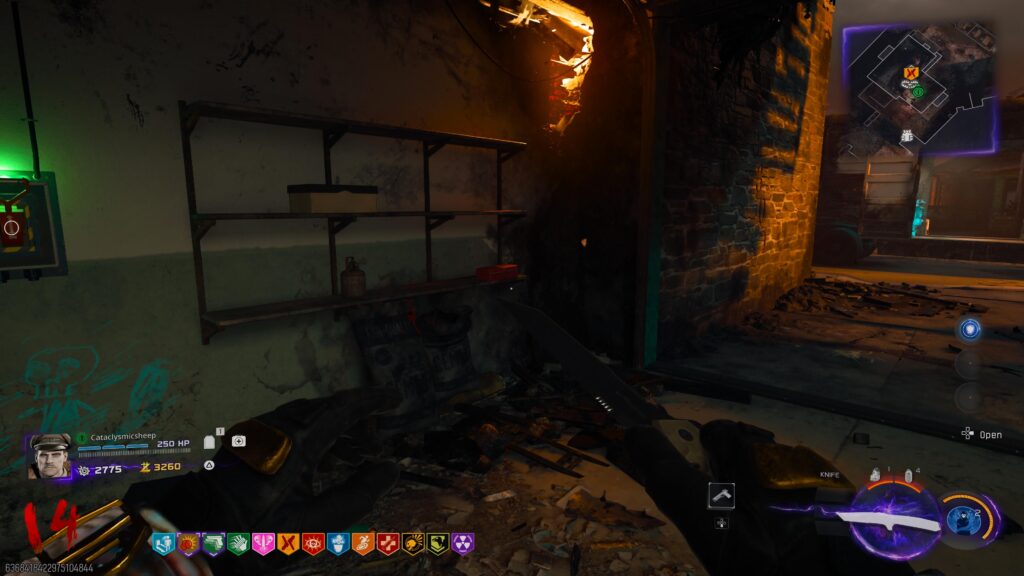
Task: Activate the blue field upgrade ability
Action: click(963, 521)
